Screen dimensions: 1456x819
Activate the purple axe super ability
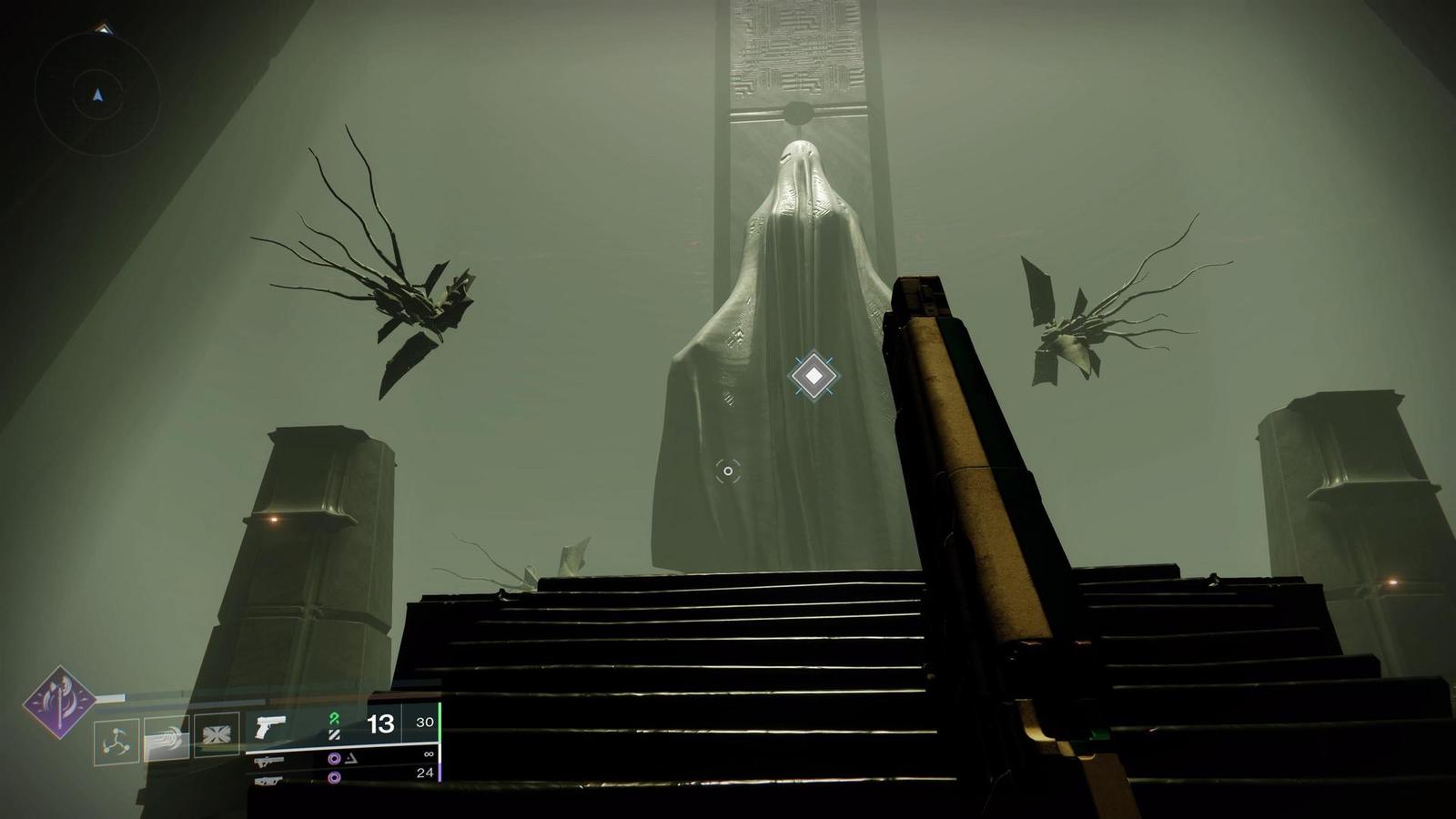click(x=59, y=702)
